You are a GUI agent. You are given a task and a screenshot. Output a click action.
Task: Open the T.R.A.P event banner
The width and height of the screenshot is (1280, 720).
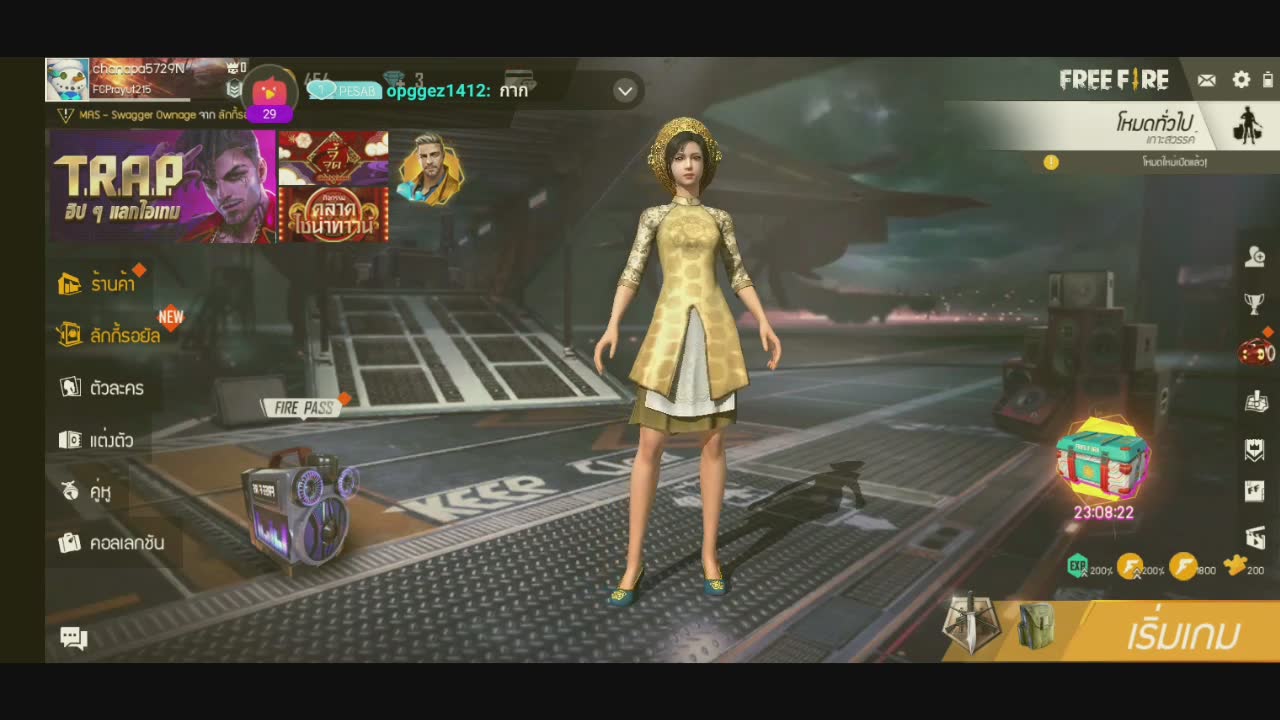(x=161, y=187)
